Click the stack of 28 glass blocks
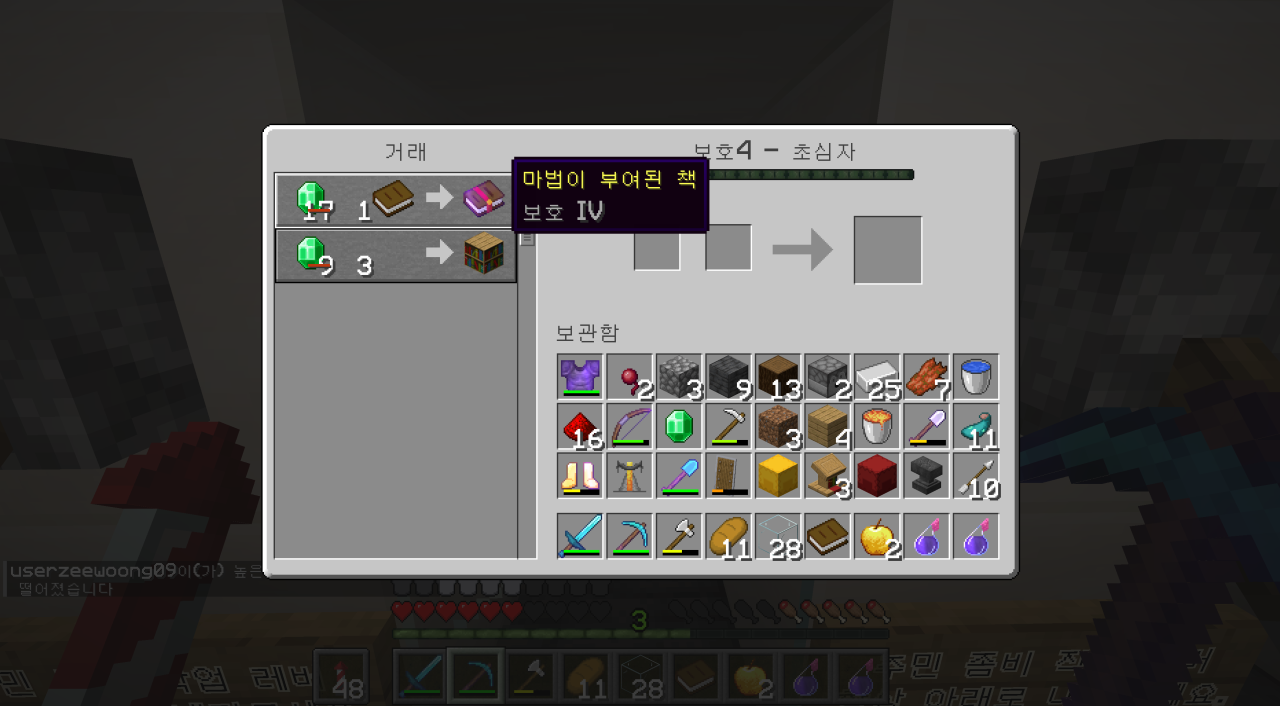The width and height of the screenshot is (1280, 706). coord(778,537)
